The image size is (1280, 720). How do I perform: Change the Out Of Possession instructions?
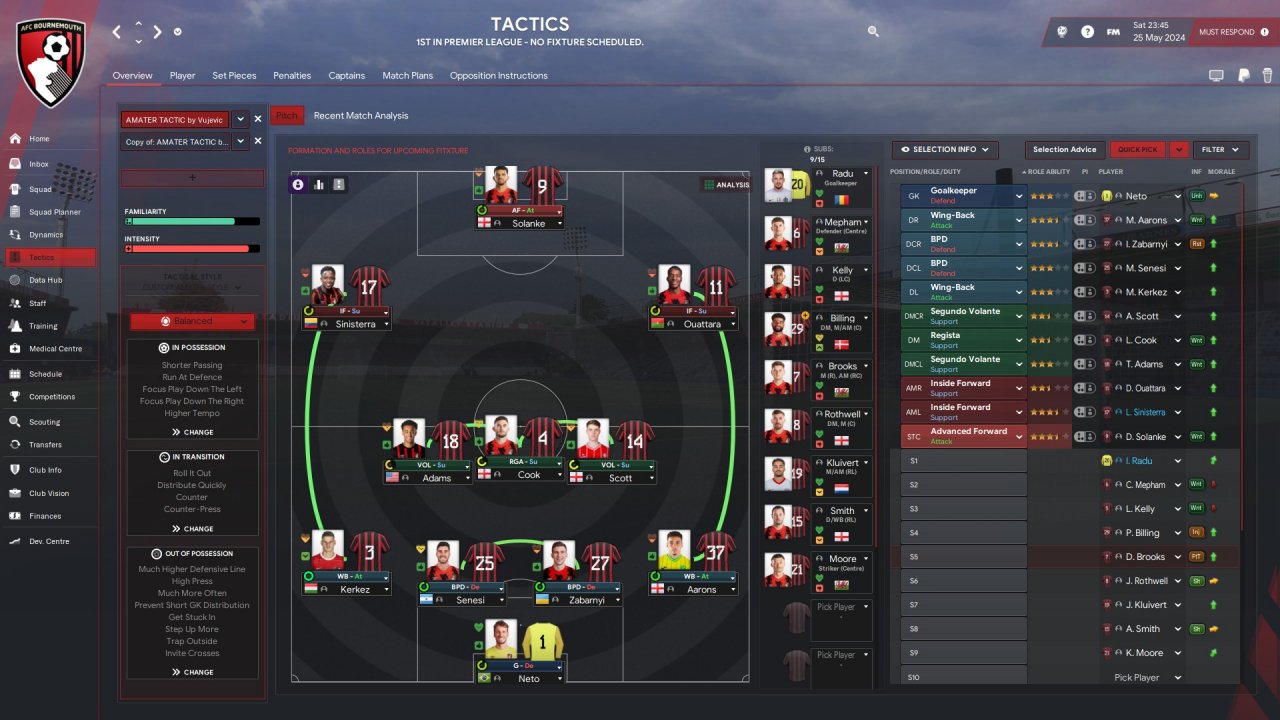tap(192, 672)
